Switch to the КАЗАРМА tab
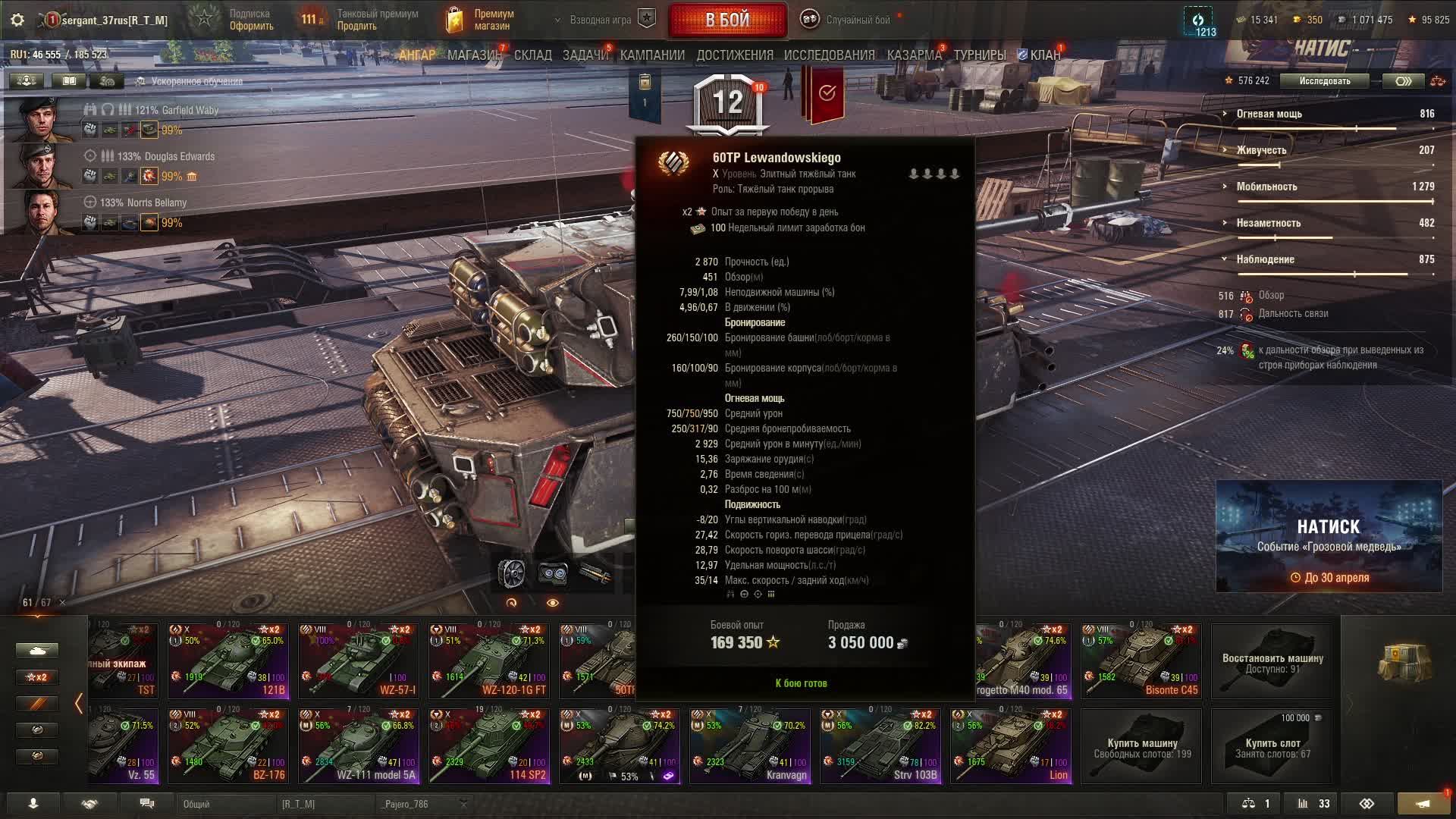 [x=914, y=55]
